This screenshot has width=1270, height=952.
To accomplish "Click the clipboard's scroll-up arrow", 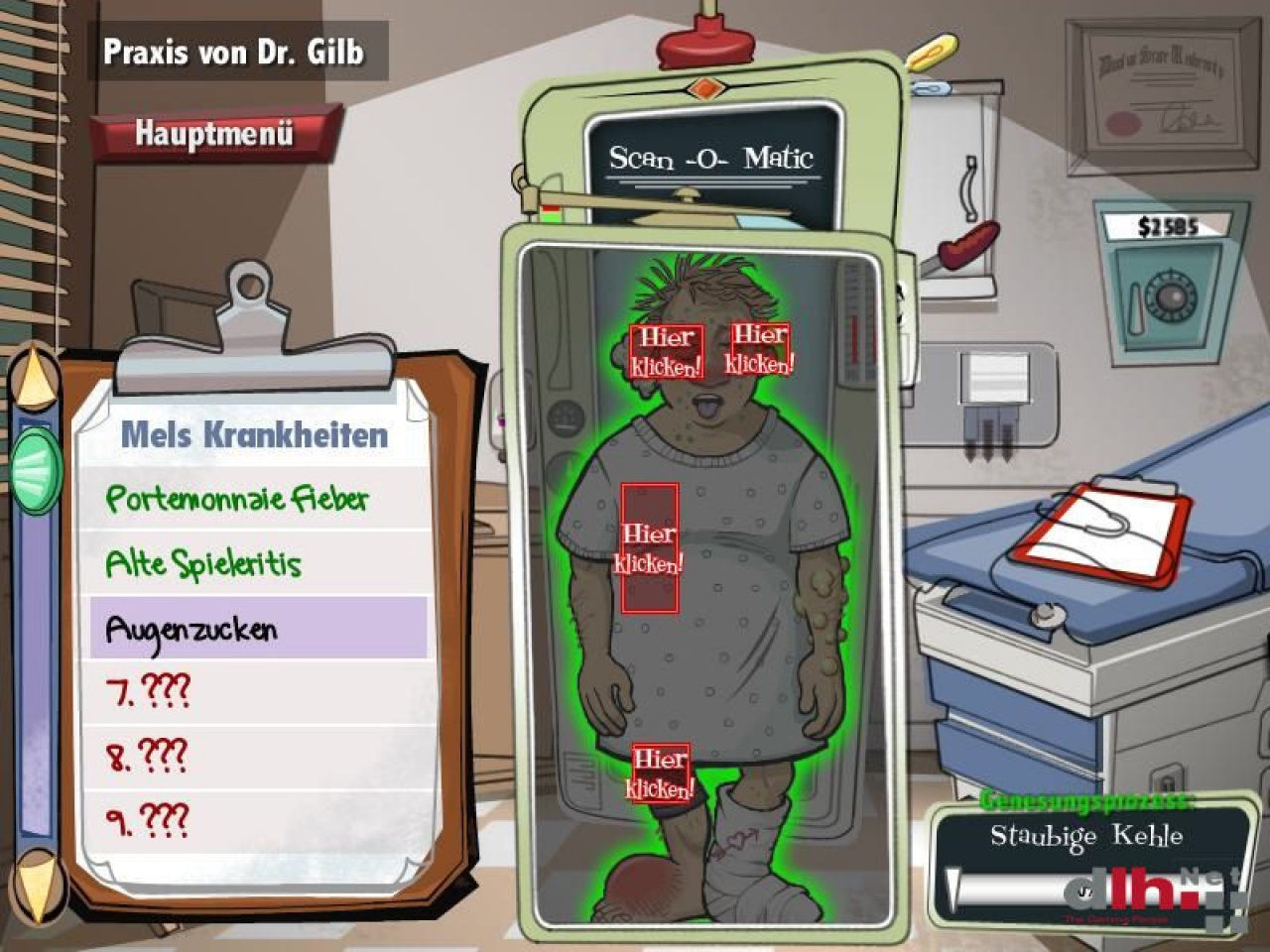I will point(38,377).
